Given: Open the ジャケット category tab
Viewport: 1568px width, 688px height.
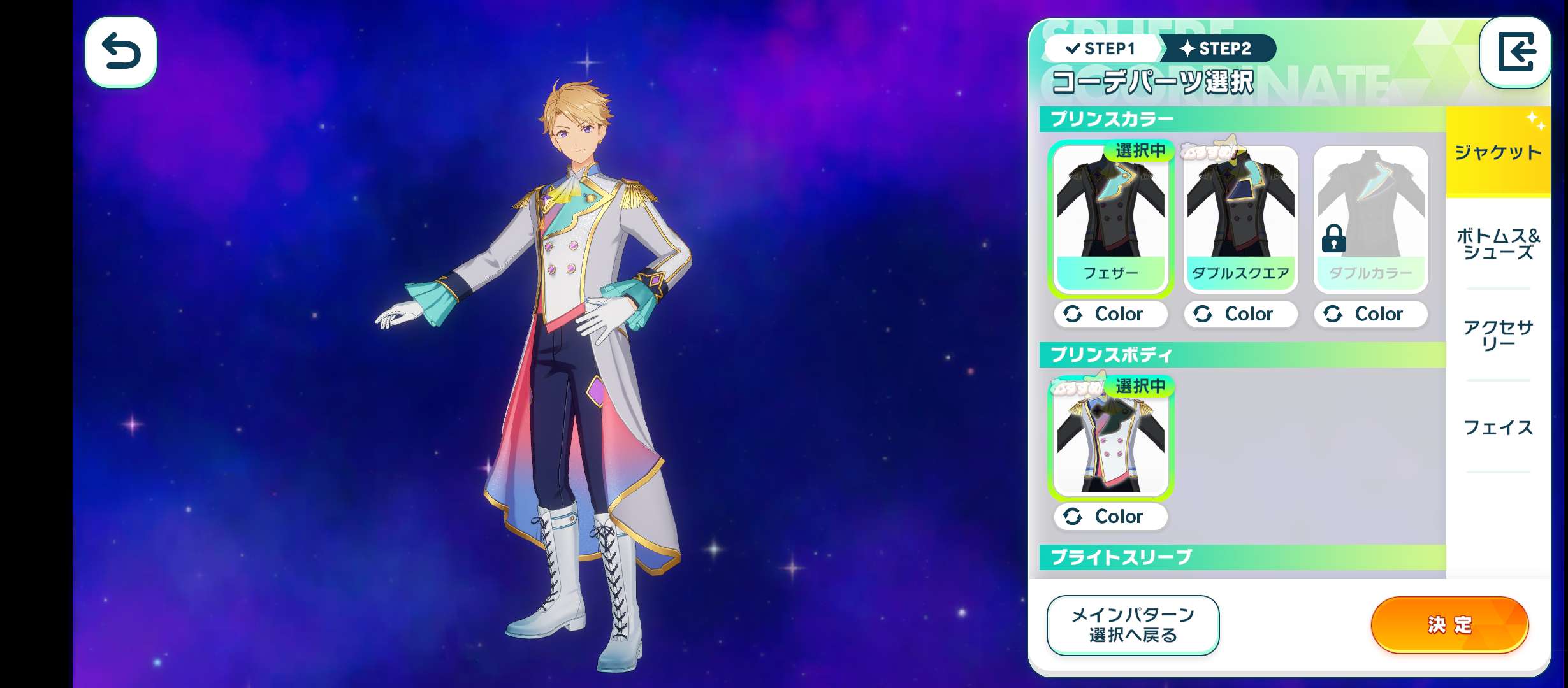Looking at the screenshot, I should [x=1498, y=152].
